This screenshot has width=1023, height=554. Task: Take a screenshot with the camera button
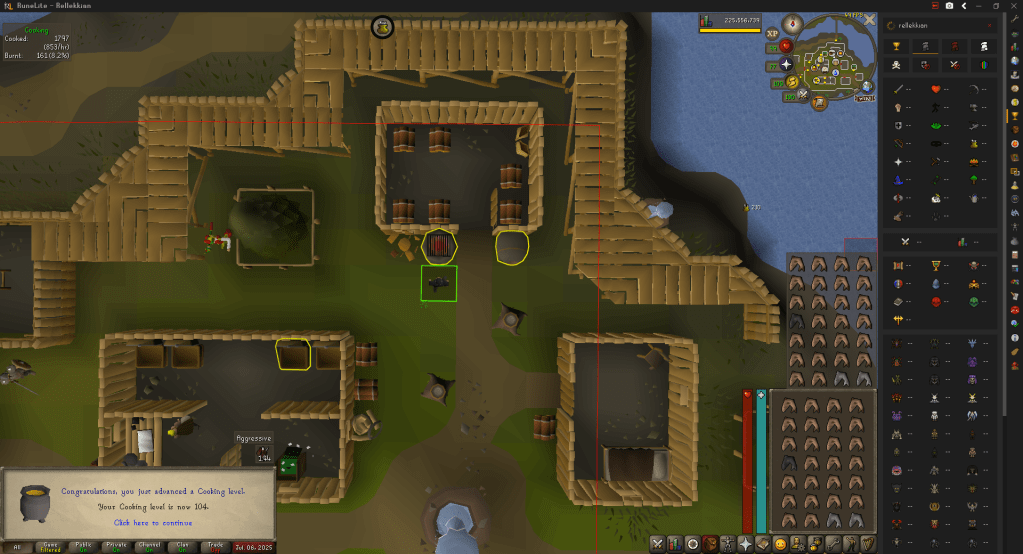coord(948,6)
